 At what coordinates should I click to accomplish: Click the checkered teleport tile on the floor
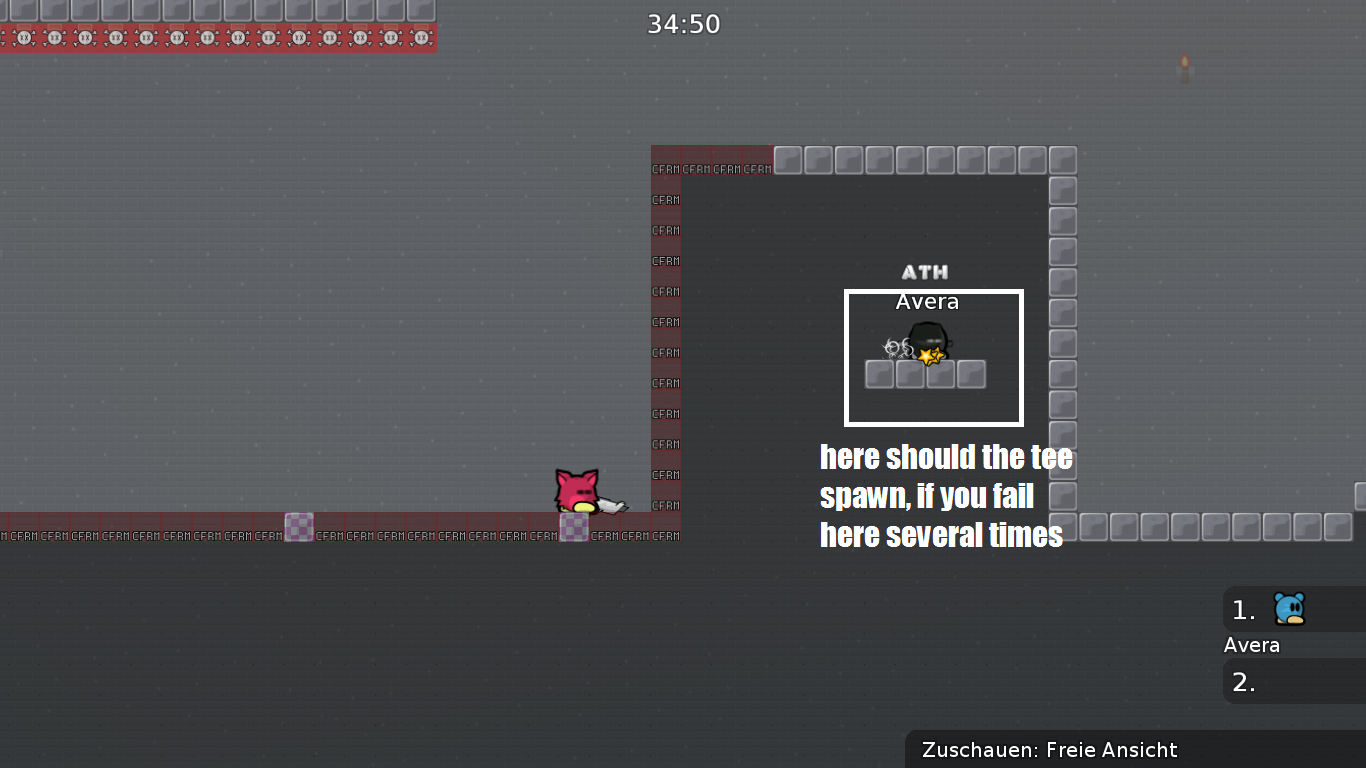point(299,526)
